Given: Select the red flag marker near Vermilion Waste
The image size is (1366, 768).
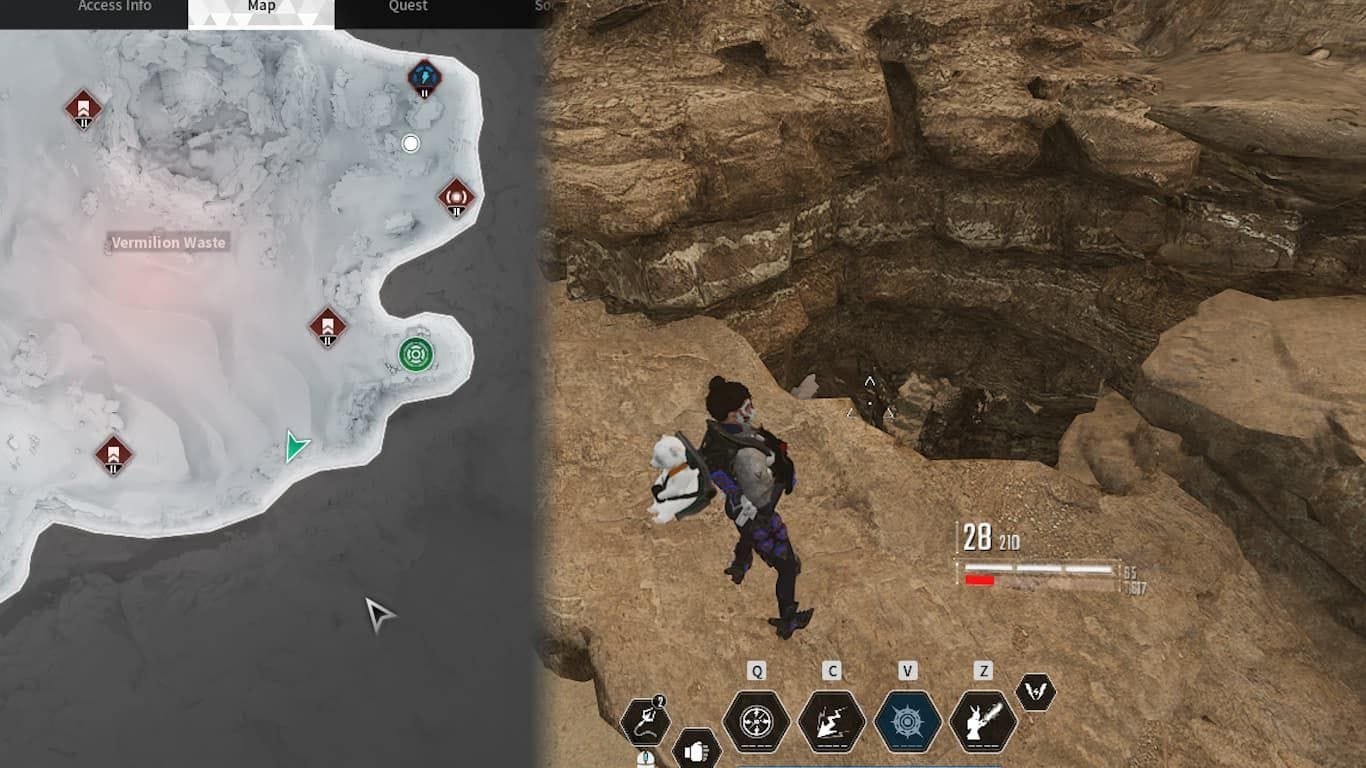Looking at the screenshot, I should pyautogui.click(x=327, y=325).
